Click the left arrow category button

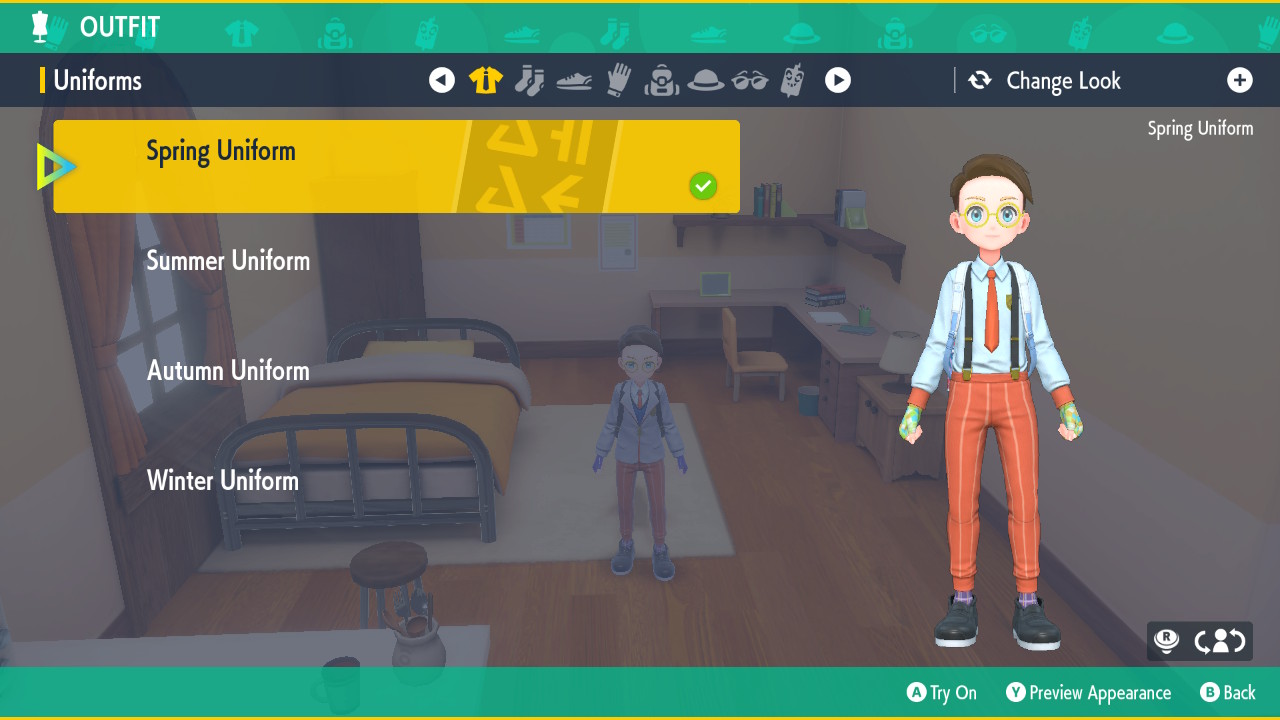tap(442, 80)
